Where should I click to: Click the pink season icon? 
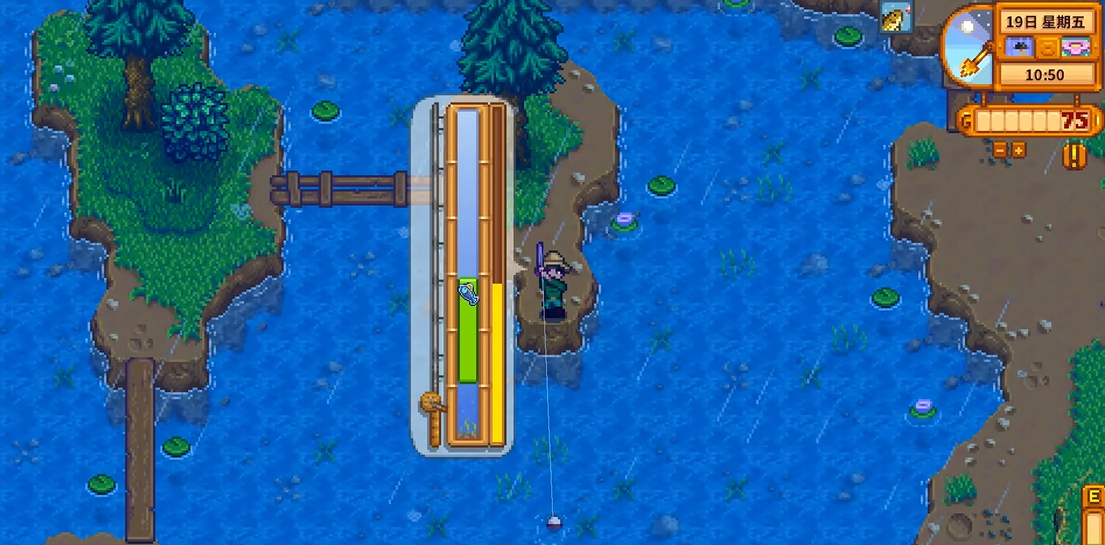(x=1074, y=46)
